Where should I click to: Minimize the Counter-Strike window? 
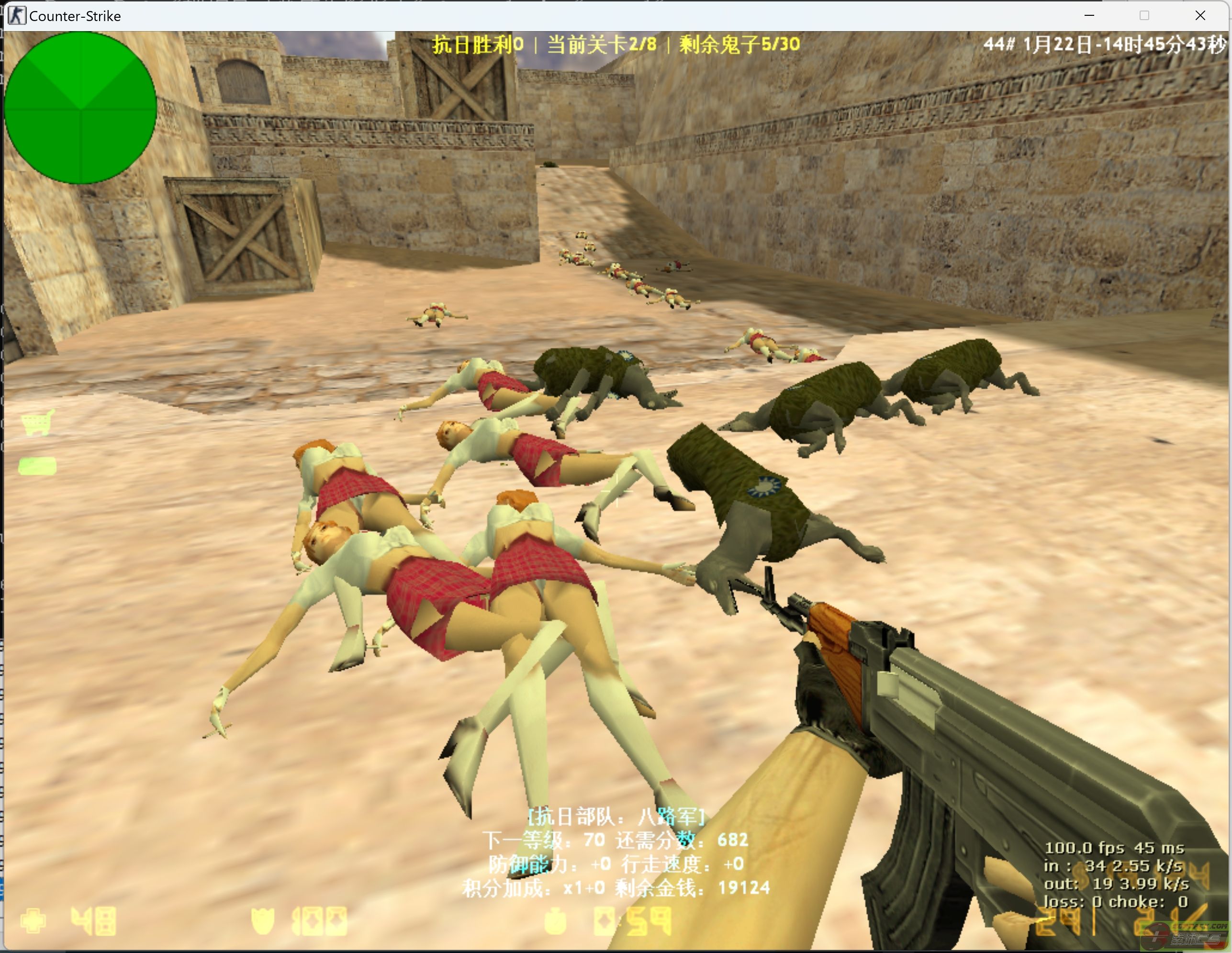click(1089, 16)
